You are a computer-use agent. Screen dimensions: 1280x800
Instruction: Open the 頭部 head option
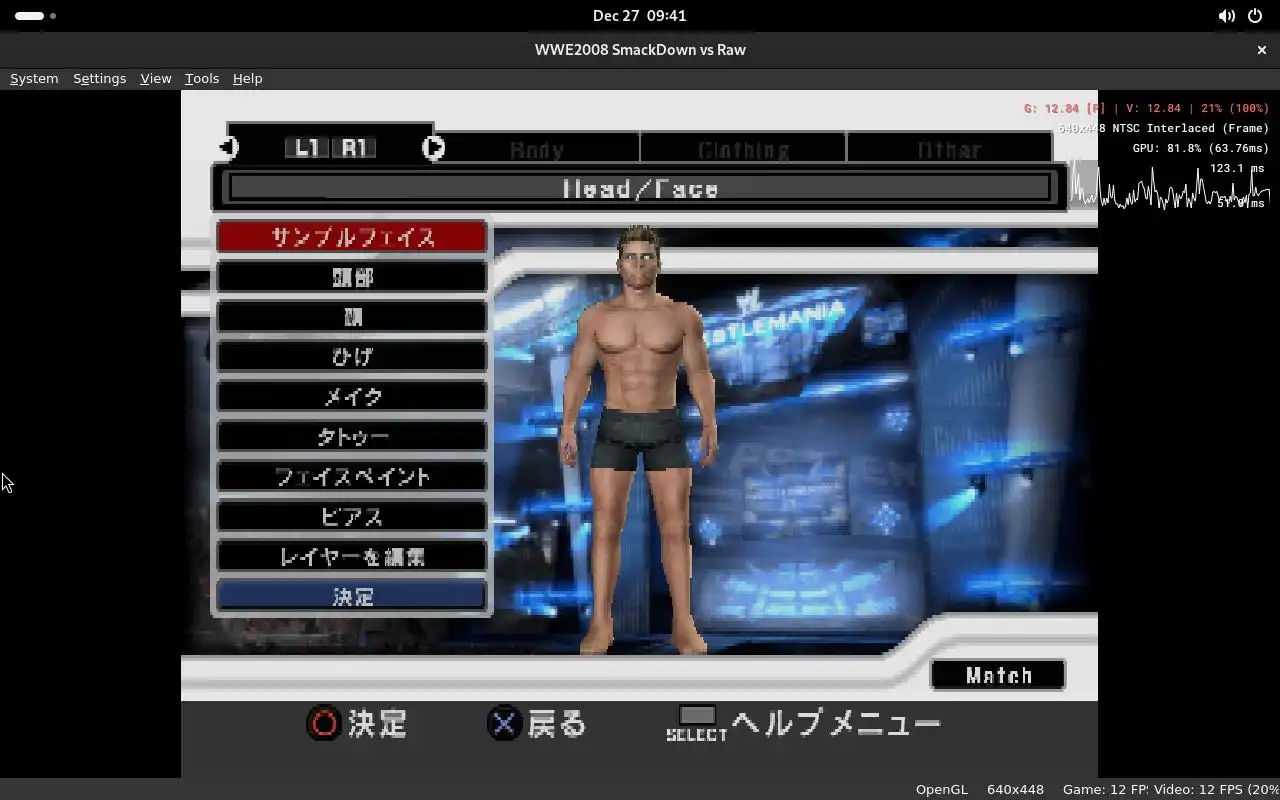point(352,277)
